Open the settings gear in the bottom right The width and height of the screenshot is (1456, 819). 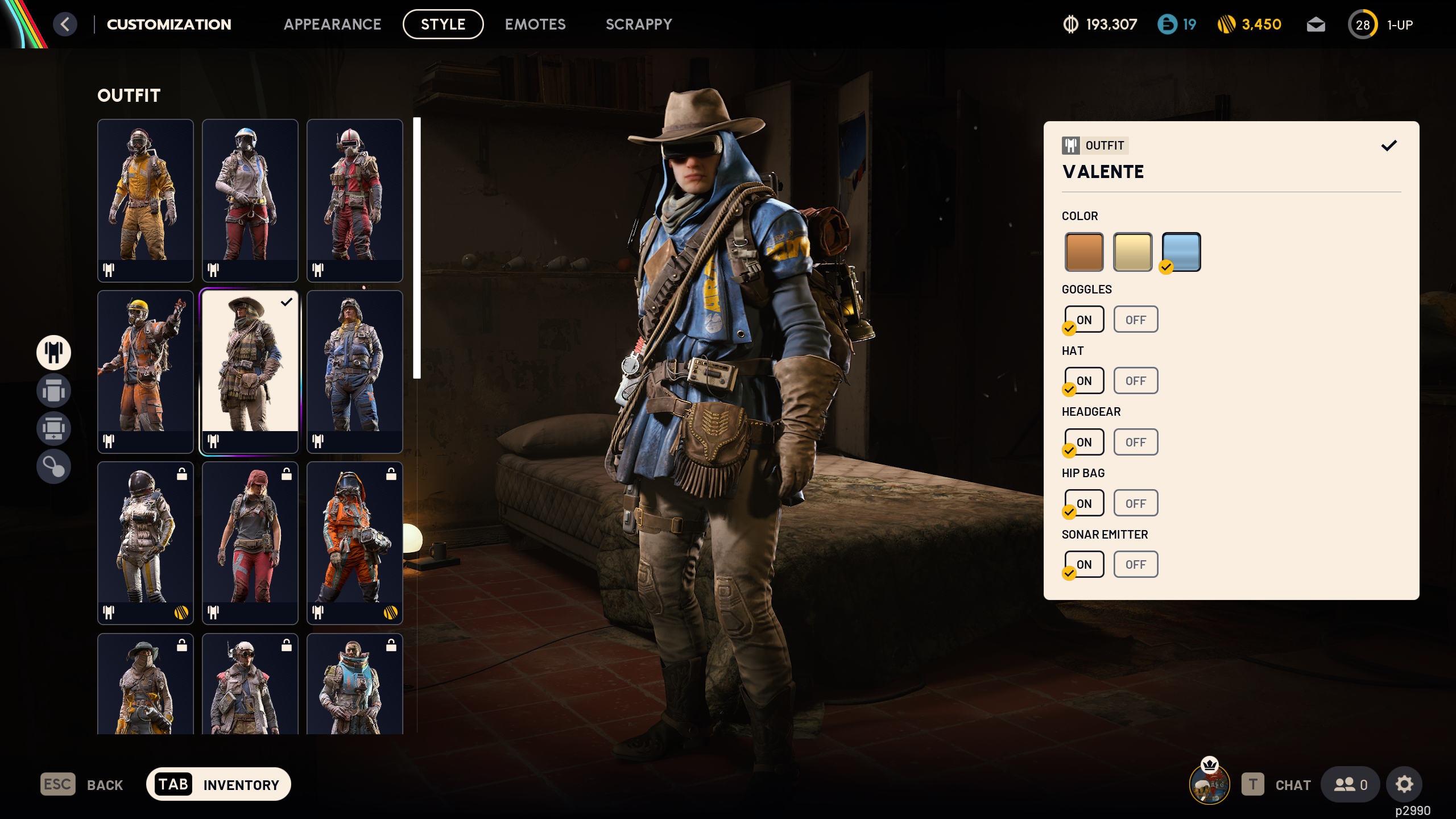point(1404,784)
